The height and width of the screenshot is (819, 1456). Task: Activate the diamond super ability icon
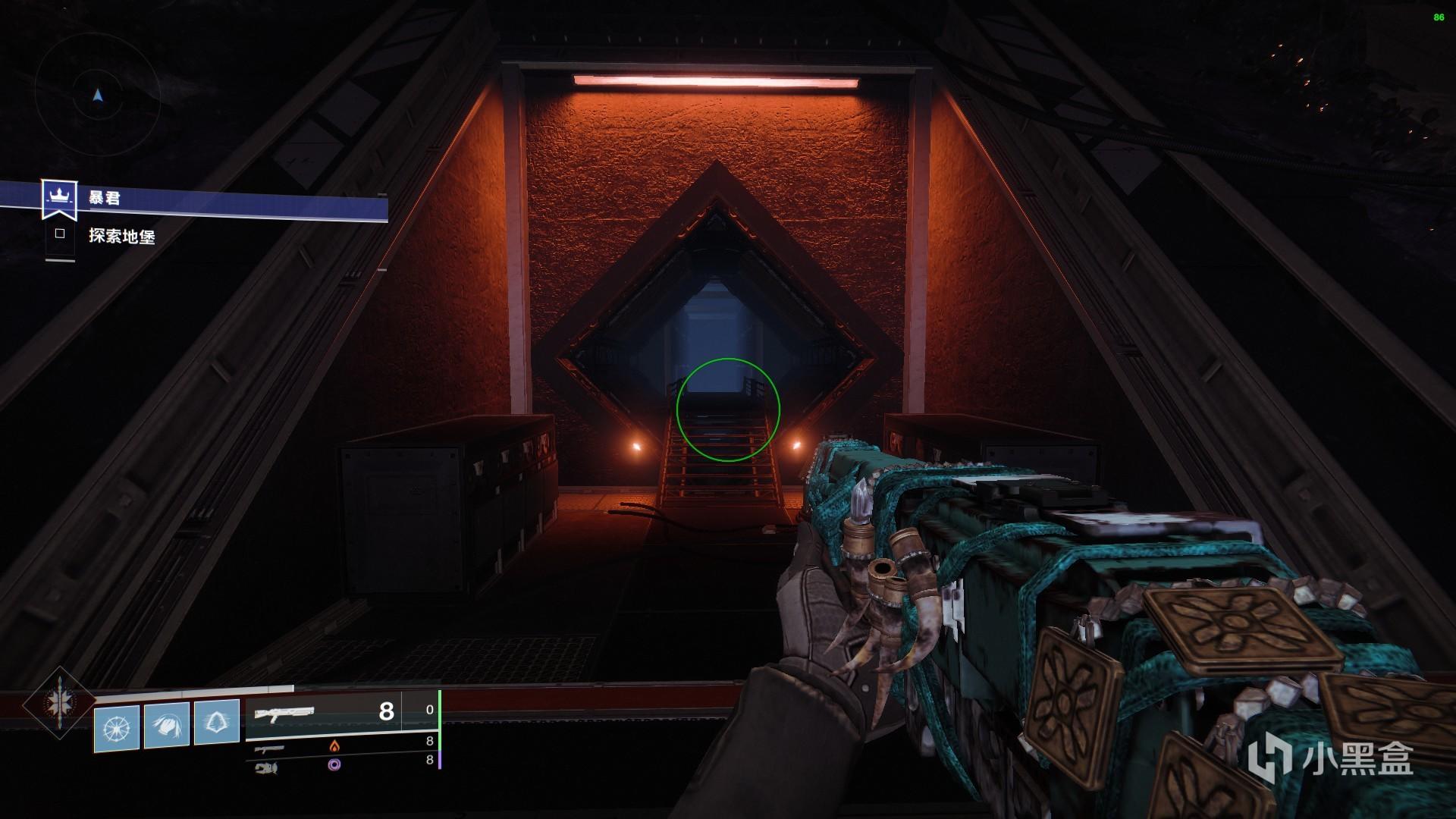point(59,704)
